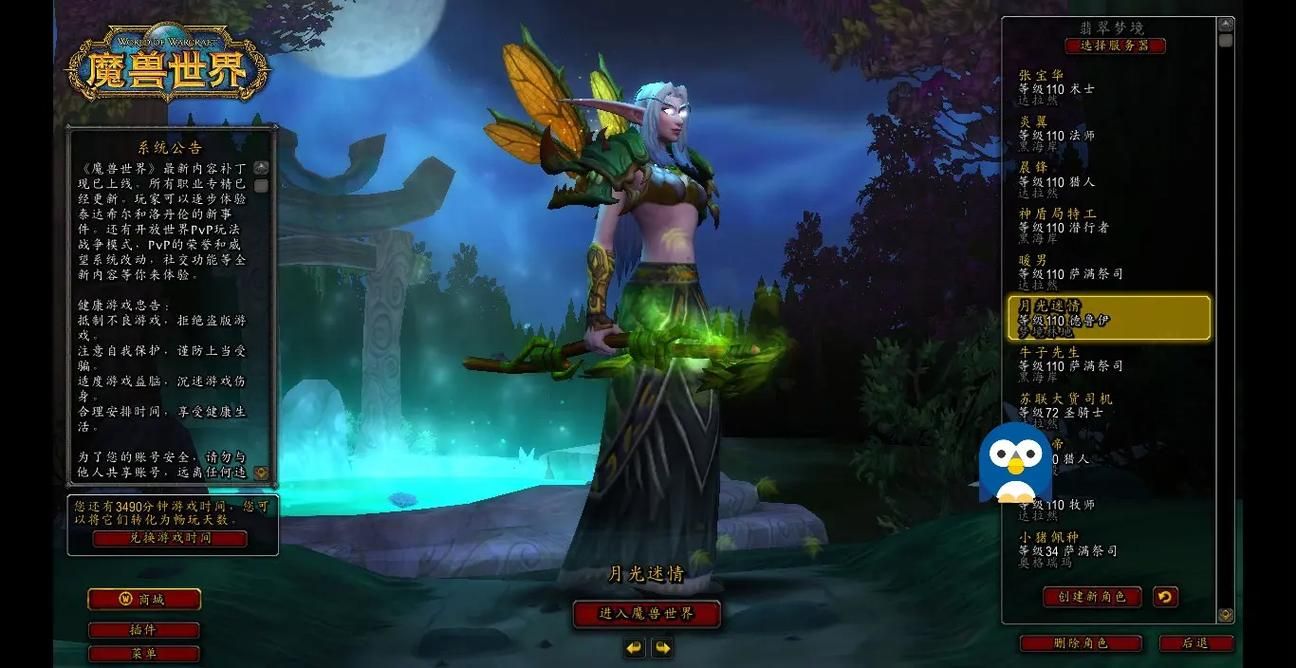The height and width of the screenshot is (668, 1296).
Task: Select the highlighted druid 月光迷情 row
Action: [x=1108, y=318]
